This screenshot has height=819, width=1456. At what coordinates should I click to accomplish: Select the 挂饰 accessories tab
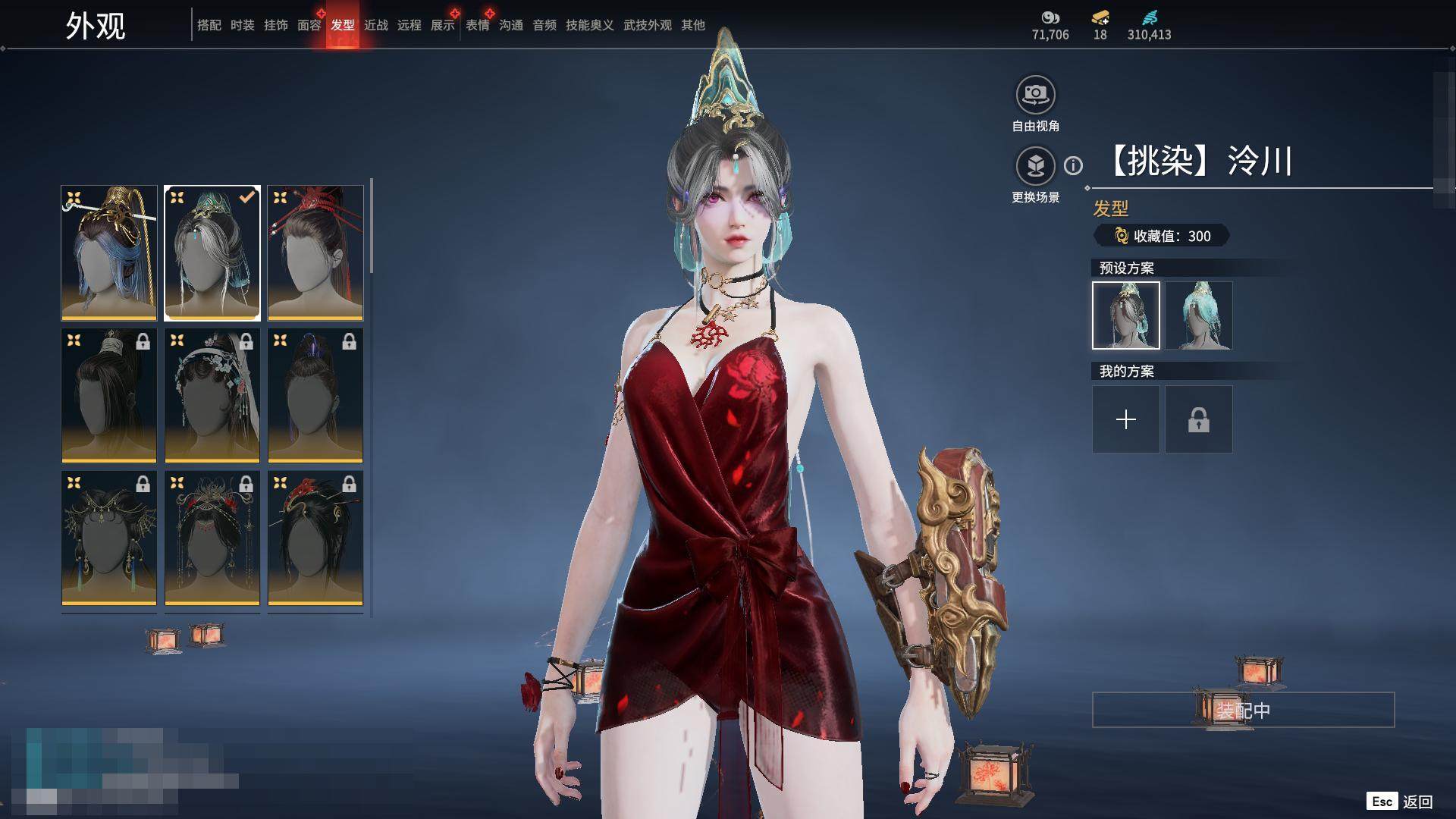275,26
